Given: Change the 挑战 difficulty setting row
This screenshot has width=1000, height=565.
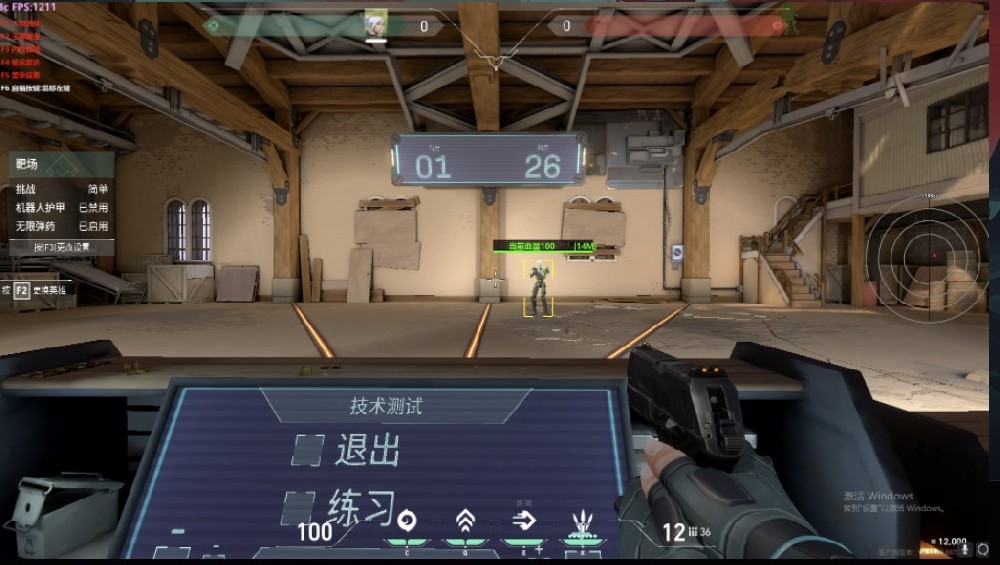Looking at the screenshot, I should coord(62,189).
